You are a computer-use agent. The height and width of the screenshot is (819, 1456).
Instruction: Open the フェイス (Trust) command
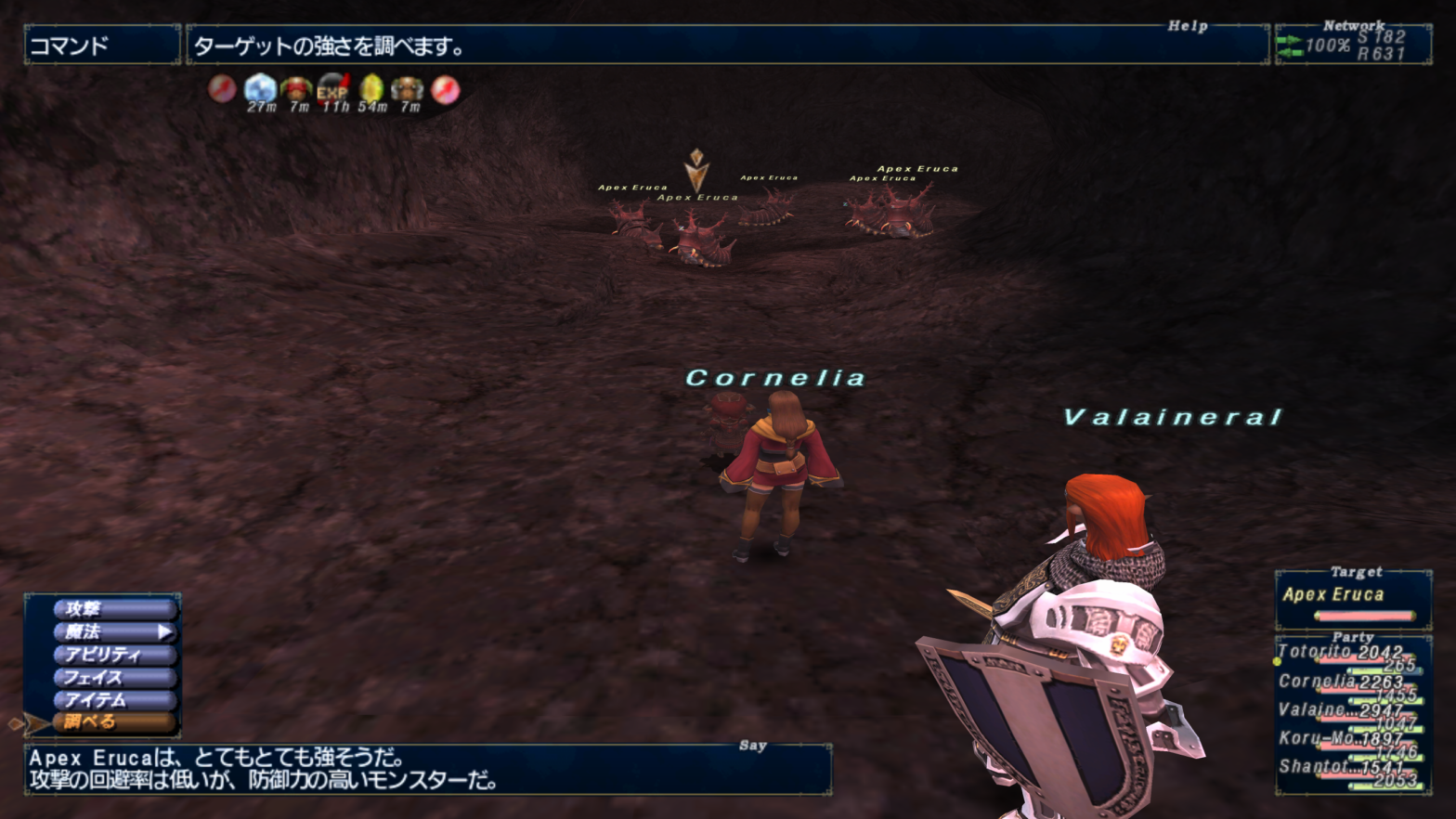coord(113,678)
